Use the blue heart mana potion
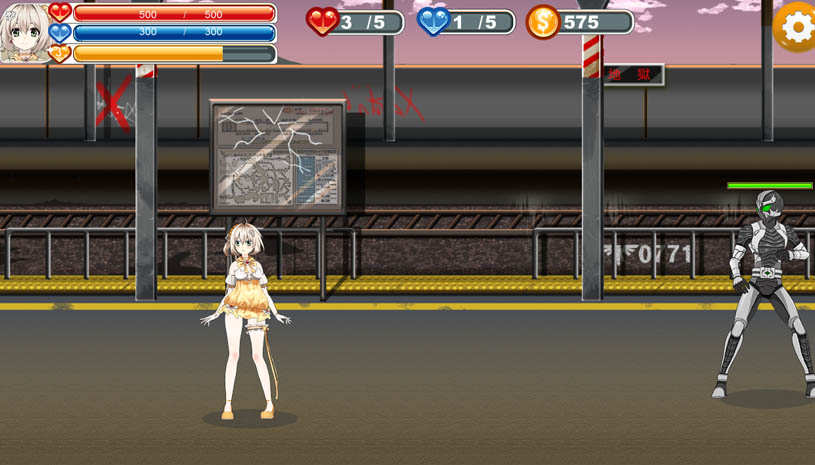The height and width of the screenshot is (465, 815). 433,21
